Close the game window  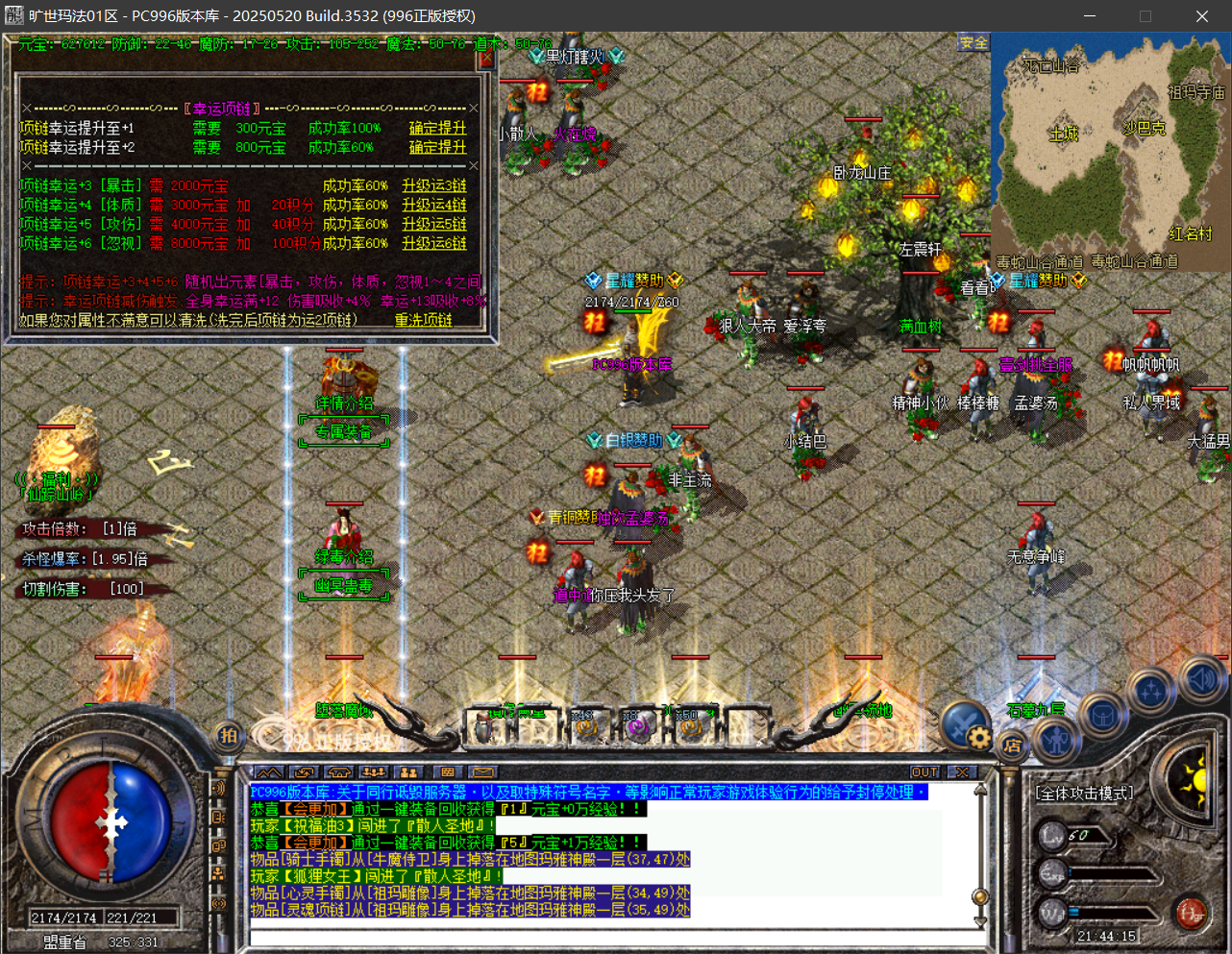click(x=1201, y=16)
